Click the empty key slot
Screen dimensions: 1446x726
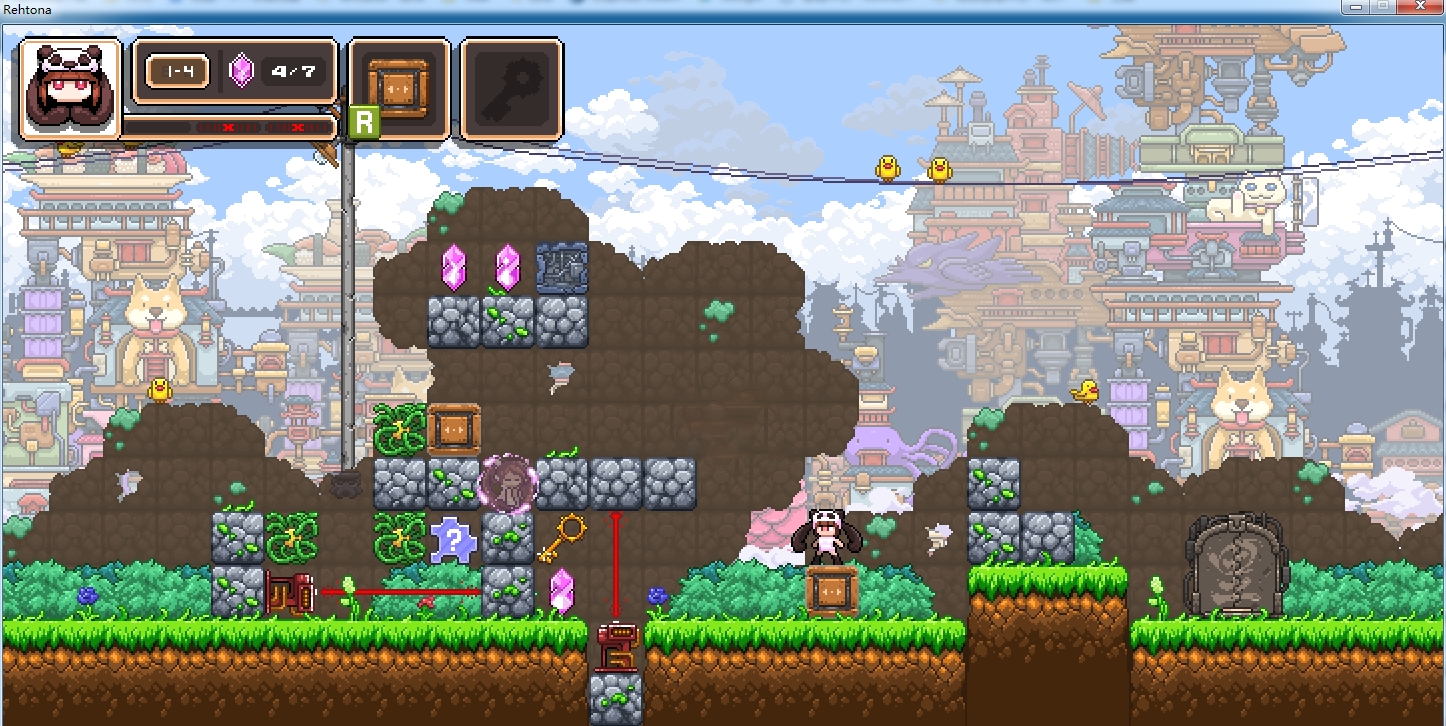pos(511,88)
